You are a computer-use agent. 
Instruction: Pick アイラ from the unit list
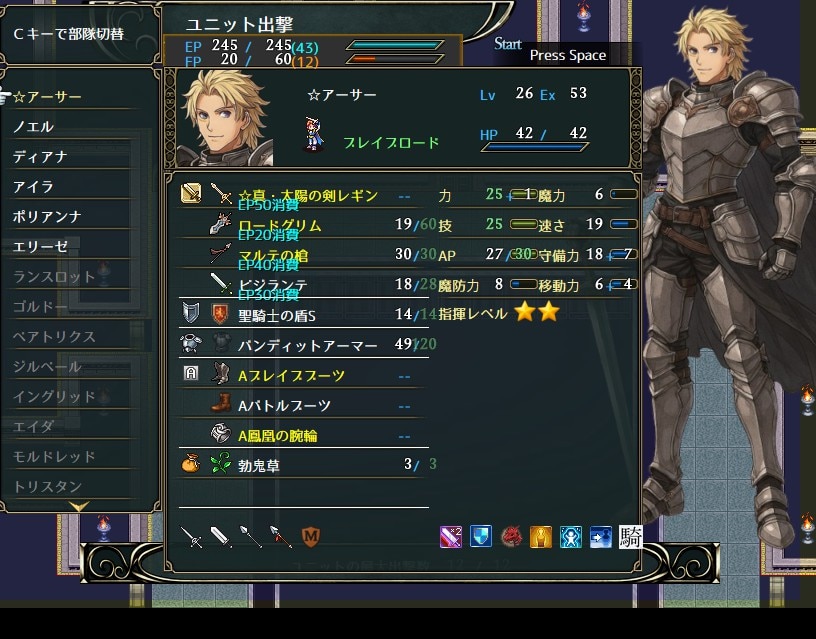pyautogui.click(x=34, y=187)
